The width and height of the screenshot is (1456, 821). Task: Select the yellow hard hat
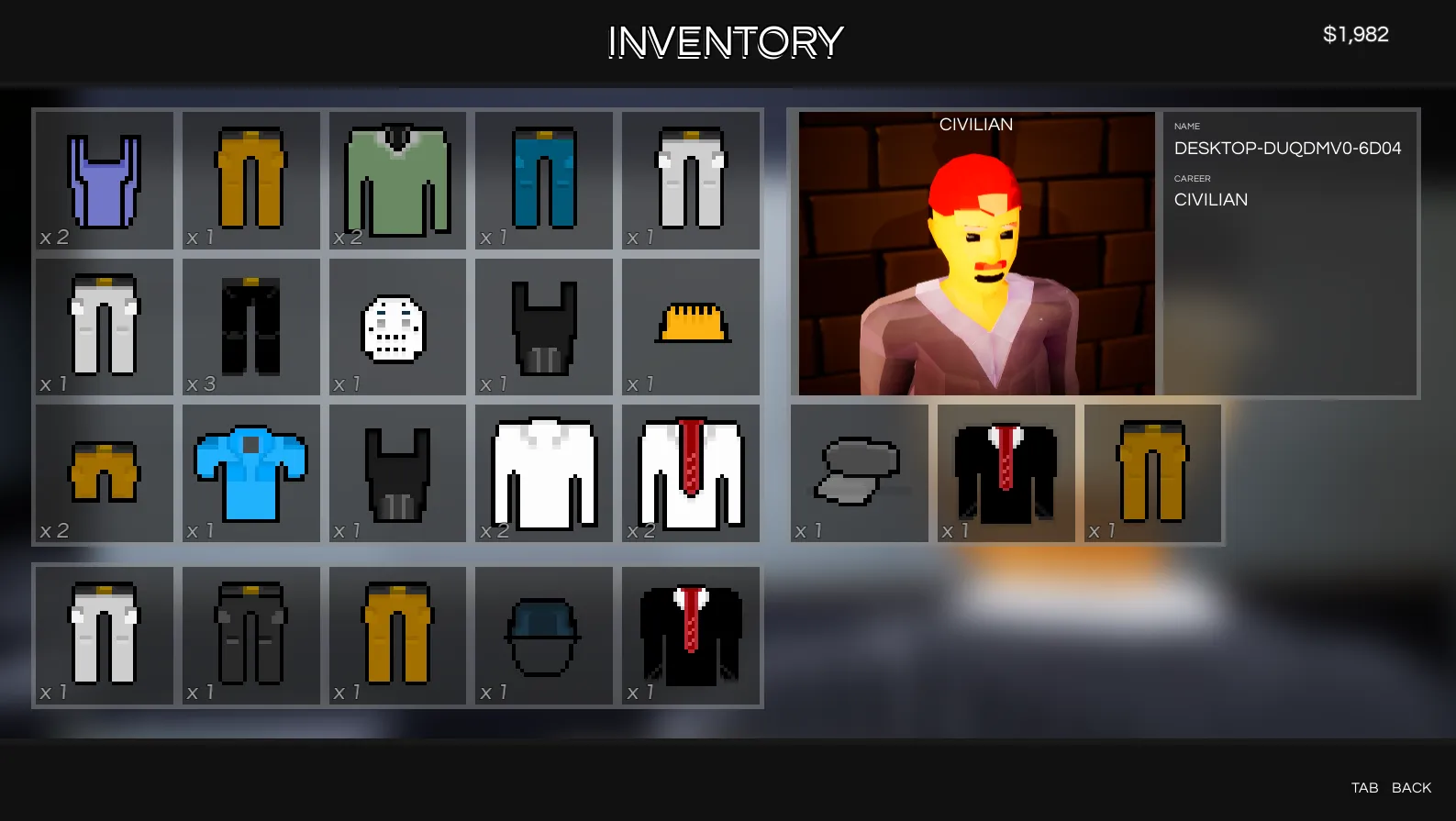691,326
